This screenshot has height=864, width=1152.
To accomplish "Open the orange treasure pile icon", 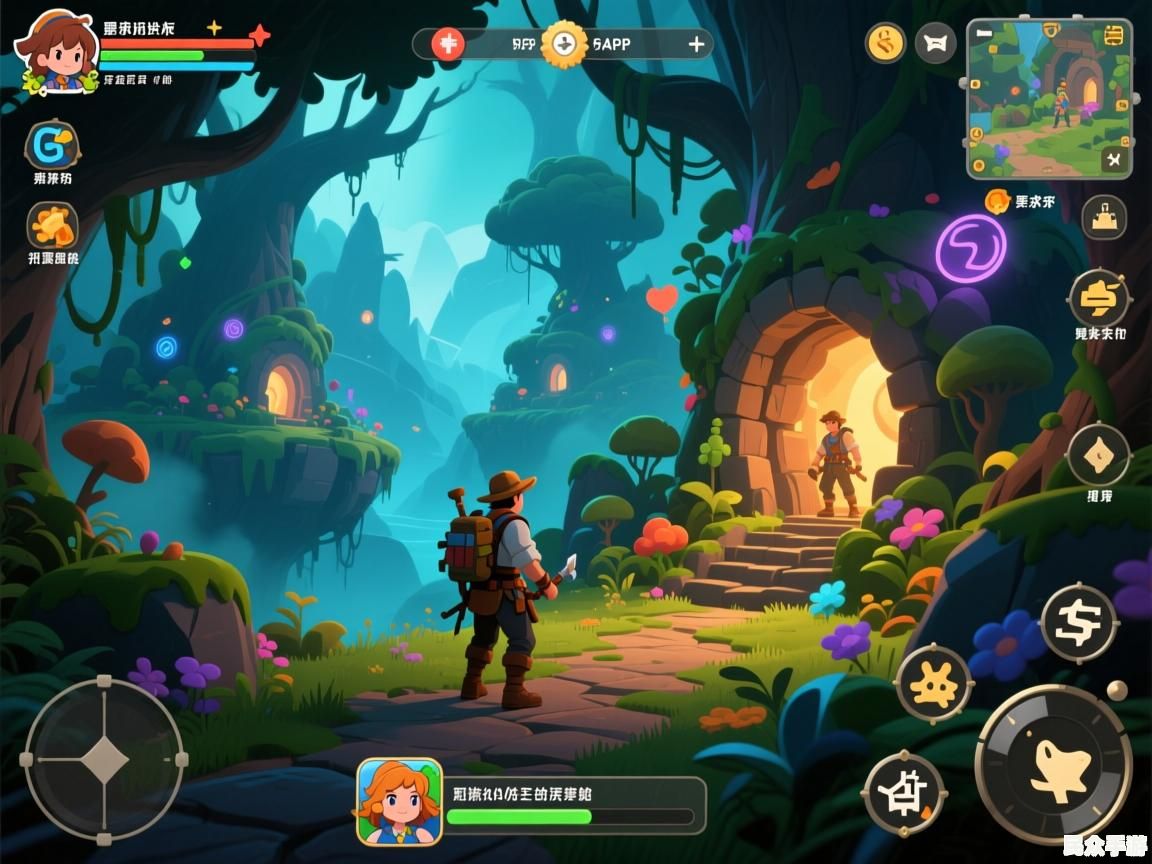I will tap(52, 226).
